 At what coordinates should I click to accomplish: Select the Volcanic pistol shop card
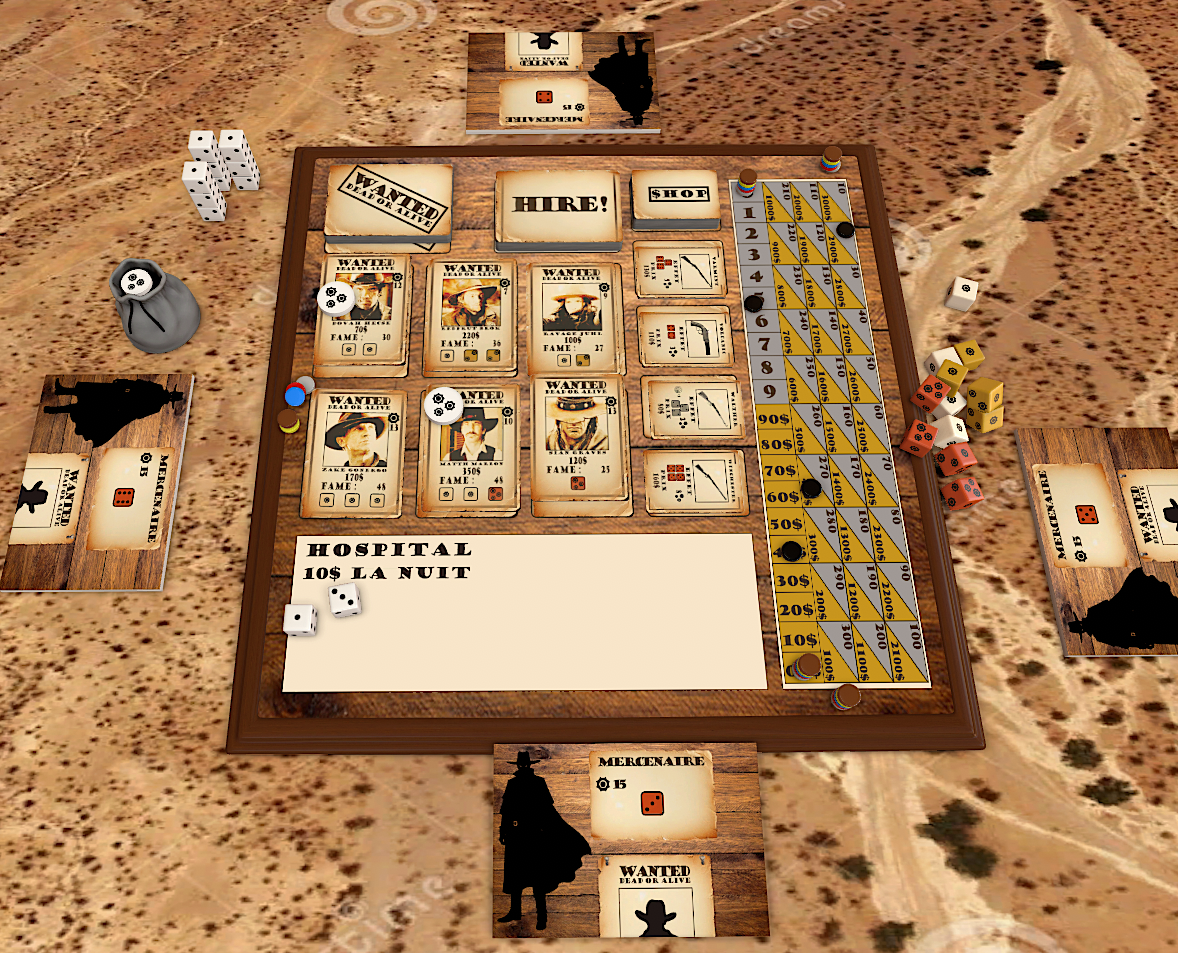click(x=686, y=339)
